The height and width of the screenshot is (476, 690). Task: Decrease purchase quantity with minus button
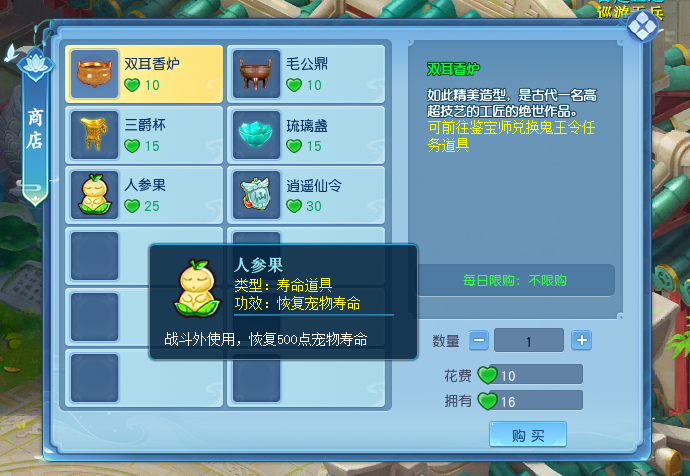479,340
